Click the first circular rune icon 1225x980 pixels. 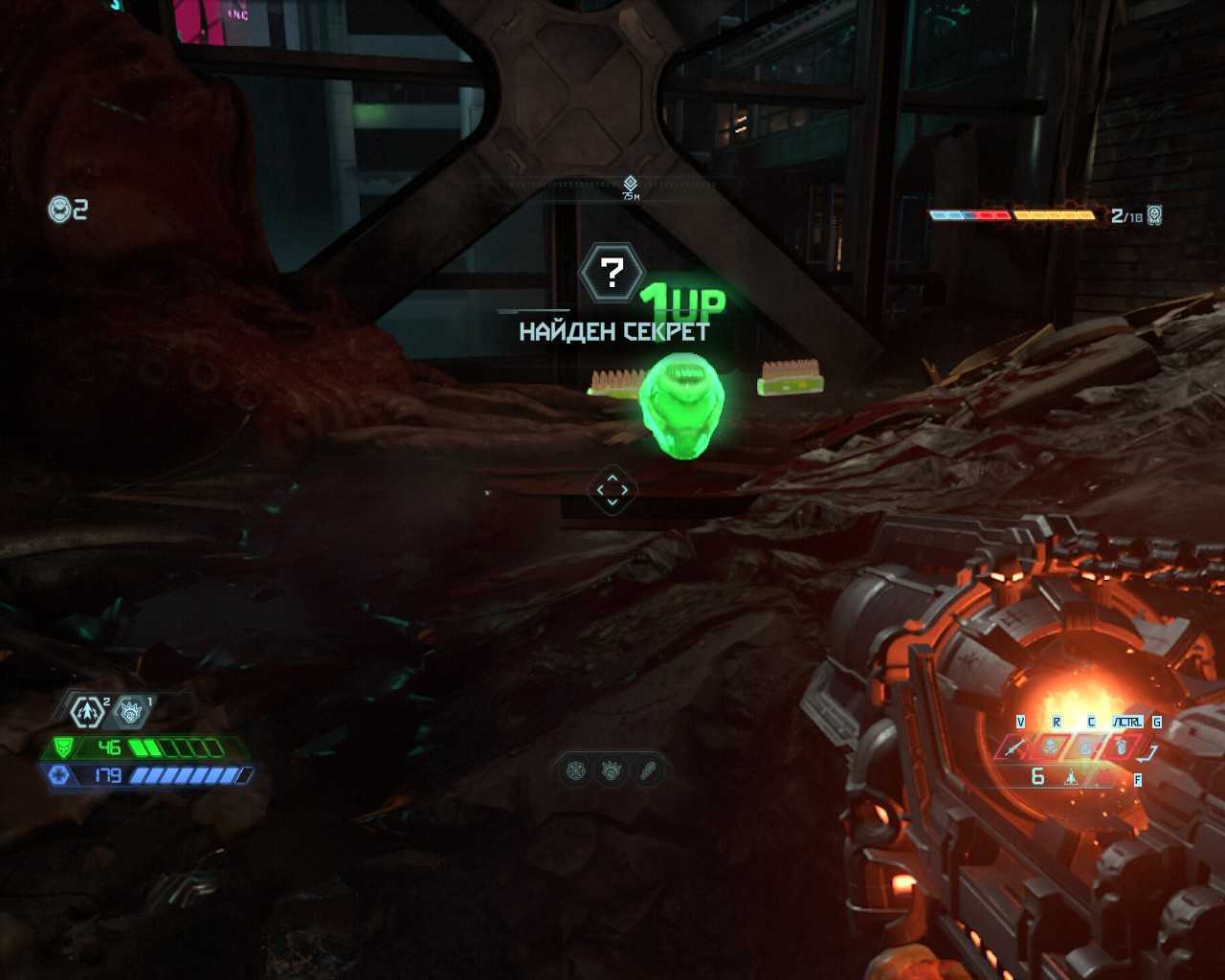click(x=575, y=769)
